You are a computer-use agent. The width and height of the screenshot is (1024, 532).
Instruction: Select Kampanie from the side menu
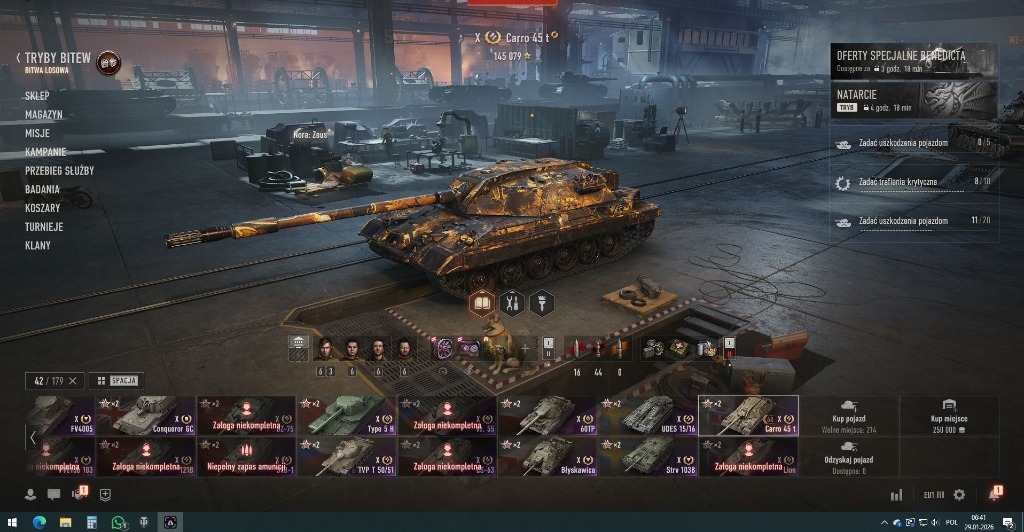[x=46, y=152]
